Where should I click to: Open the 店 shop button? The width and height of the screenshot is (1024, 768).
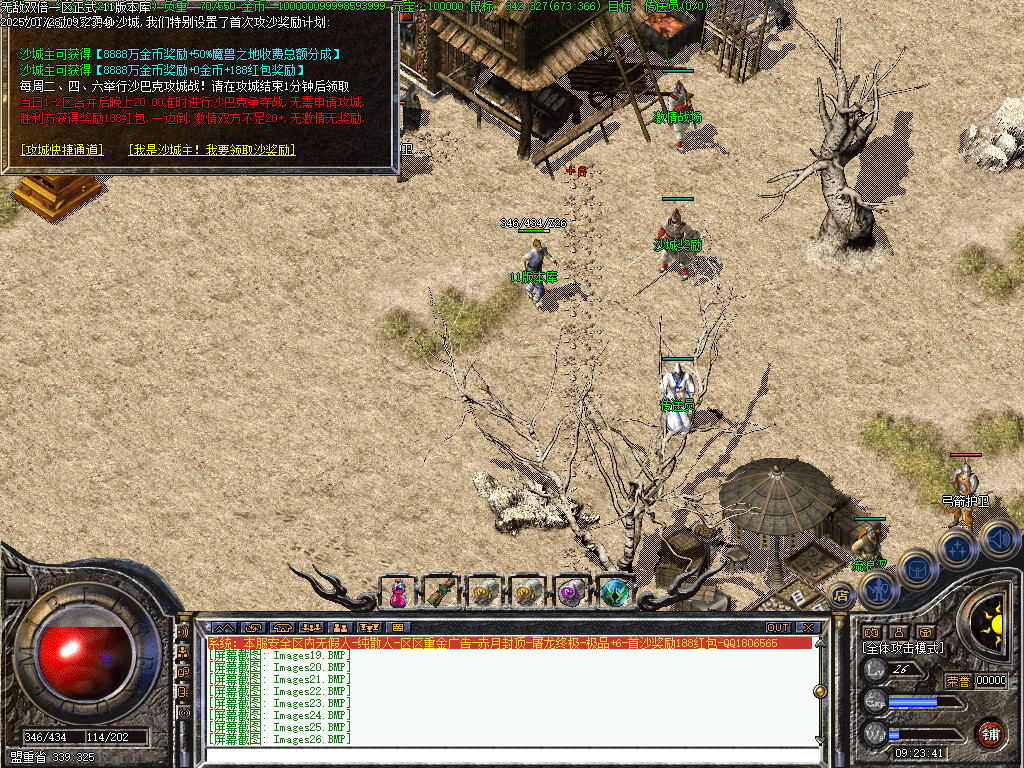click(x=841, y=597)
